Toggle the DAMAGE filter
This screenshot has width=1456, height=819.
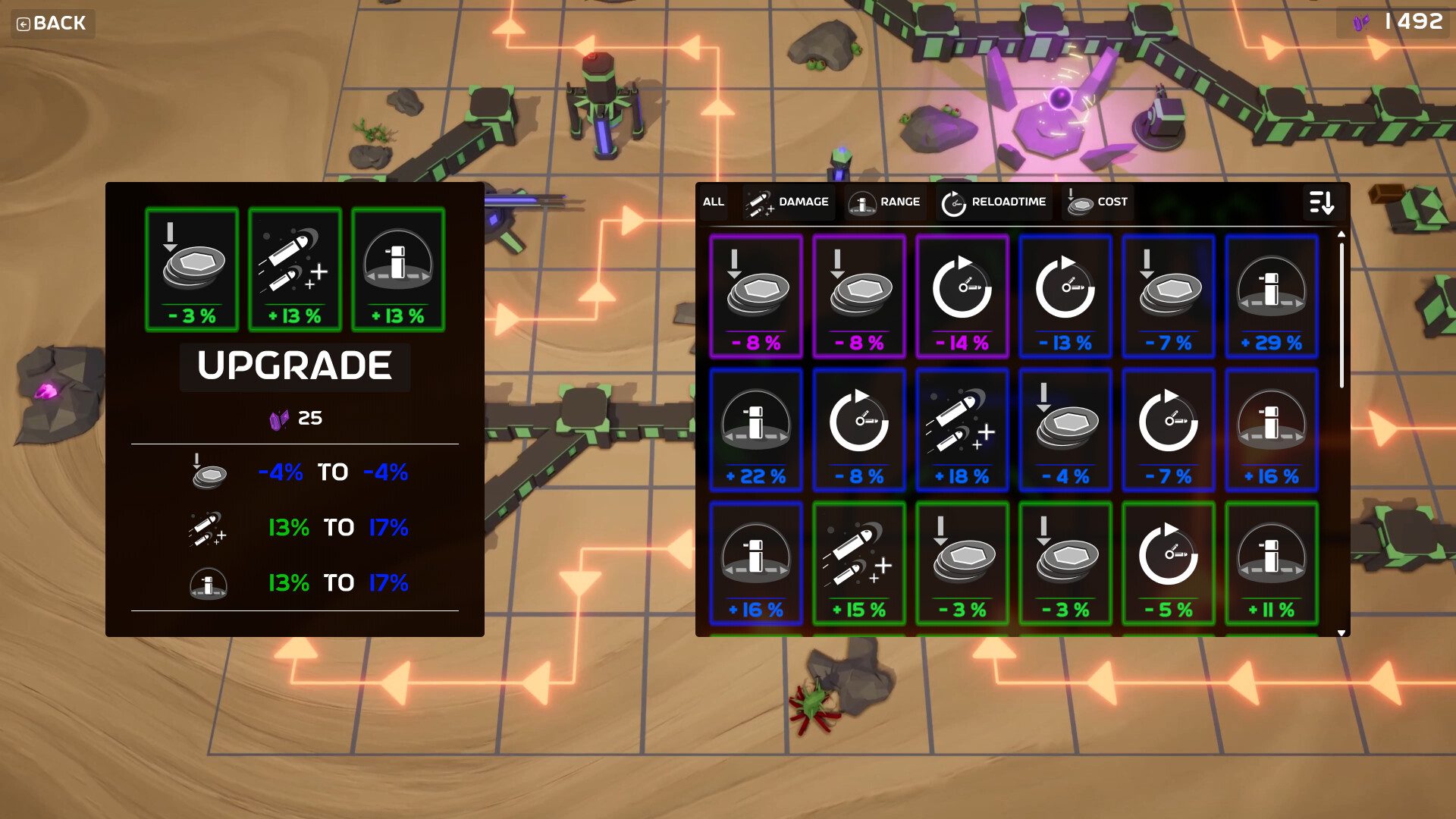point(787,202)
